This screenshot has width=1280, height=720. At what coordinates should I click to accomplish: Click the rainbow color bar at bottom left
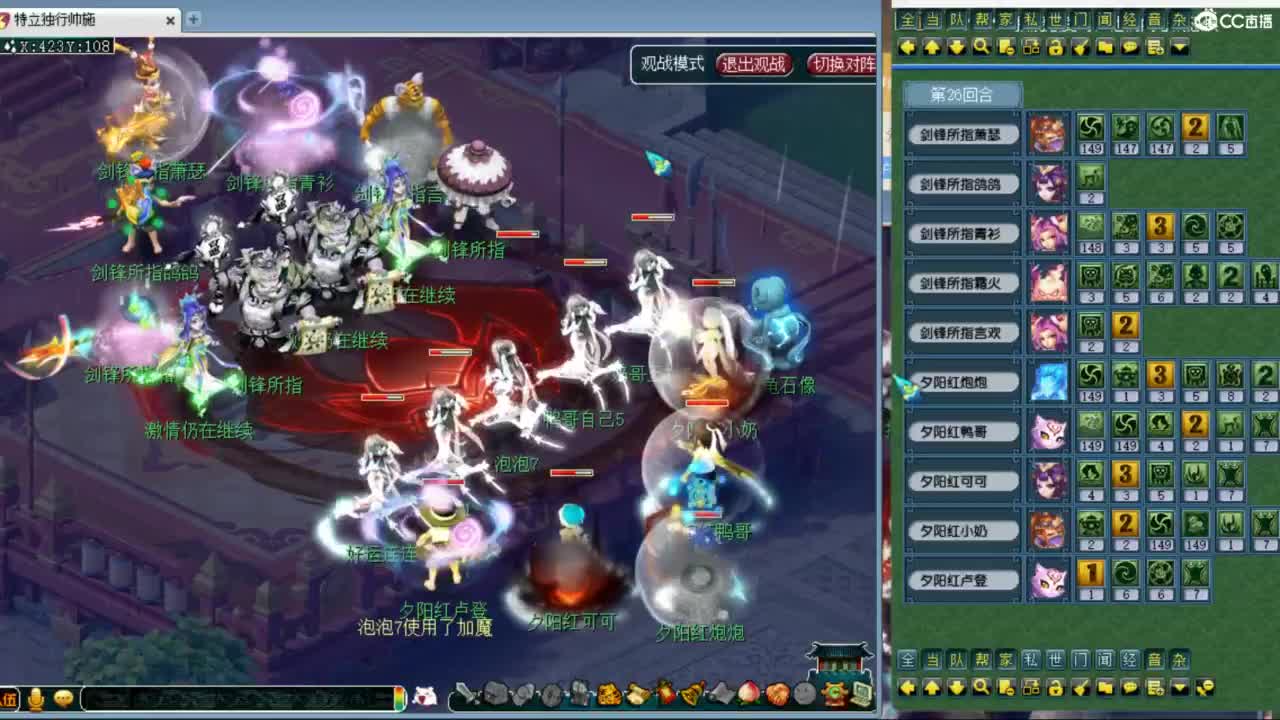coord(398,698)
